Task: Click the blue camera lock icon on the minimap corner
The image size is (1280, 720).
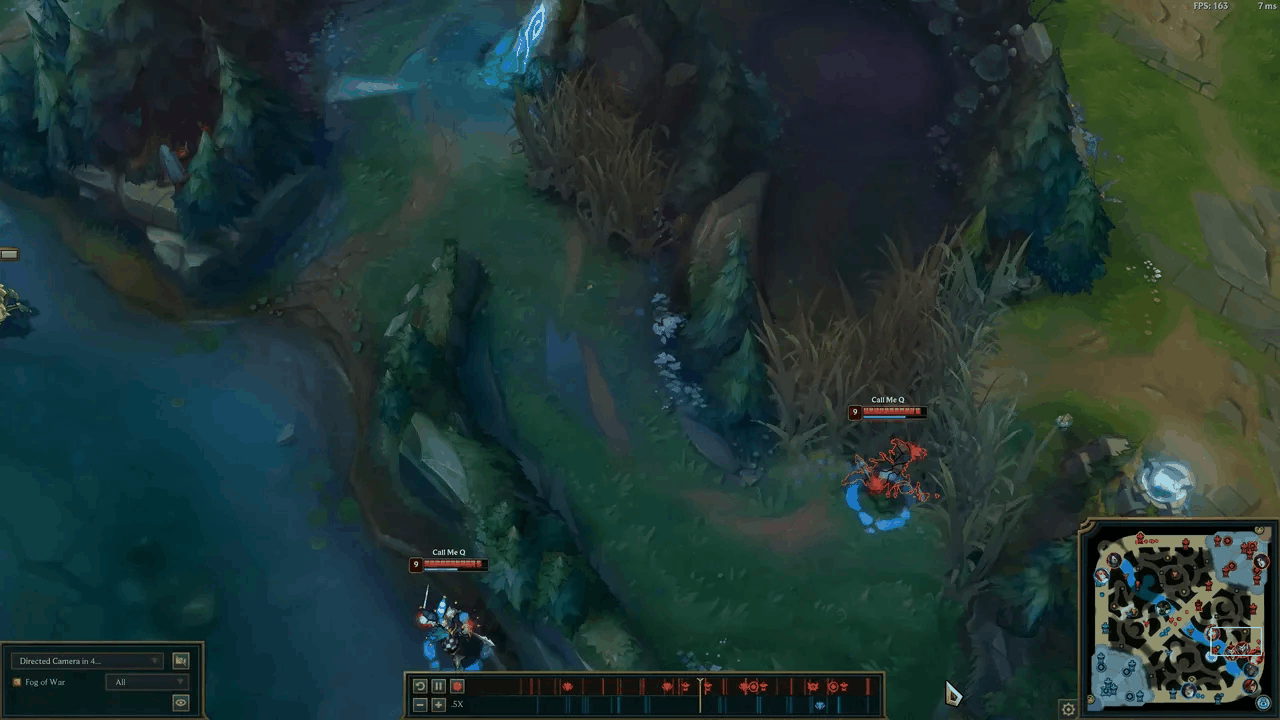Action: tap(1262, 702)
